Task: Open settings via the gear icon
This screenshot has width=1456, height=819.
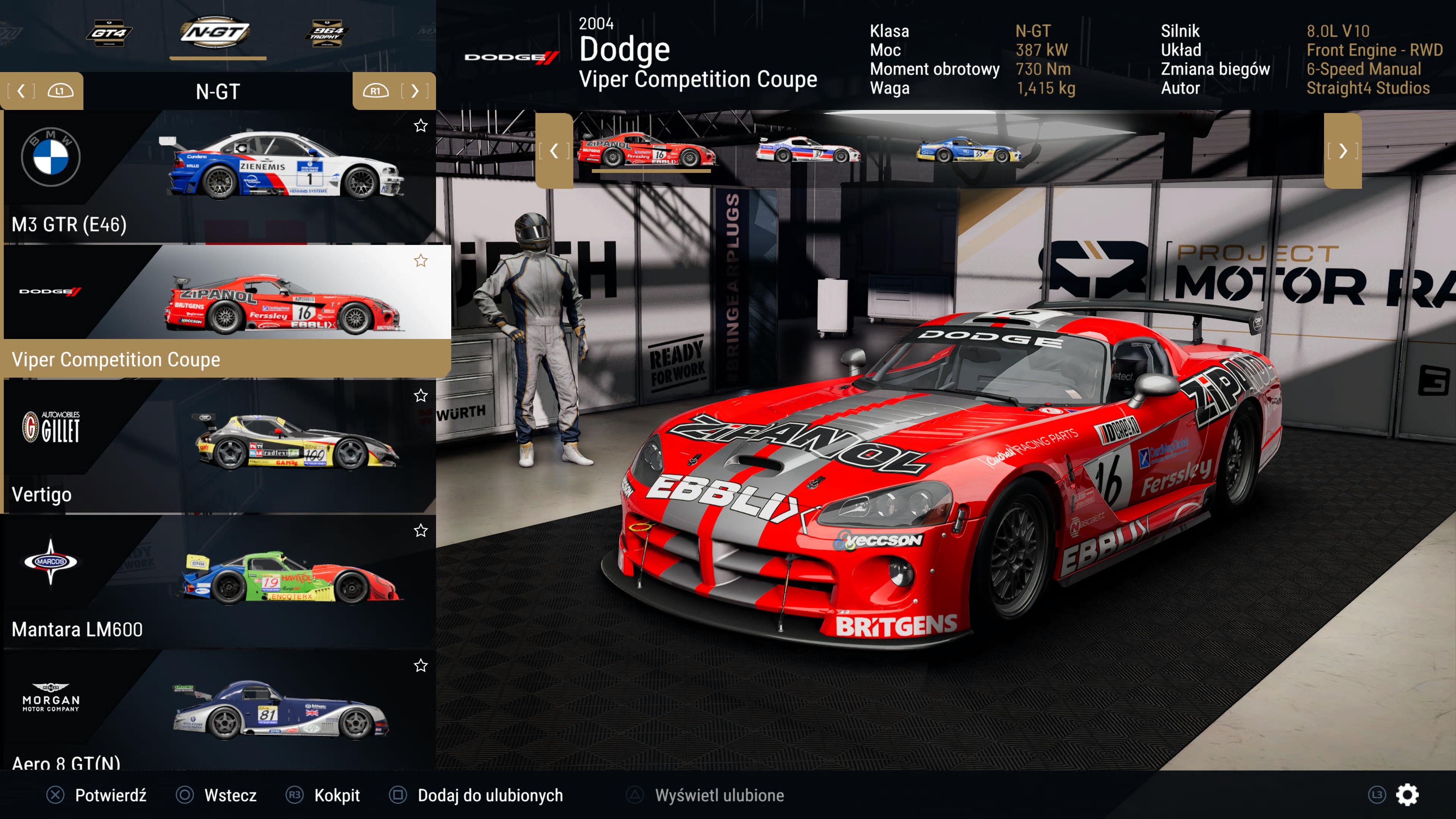Action: pos(1407,795)
